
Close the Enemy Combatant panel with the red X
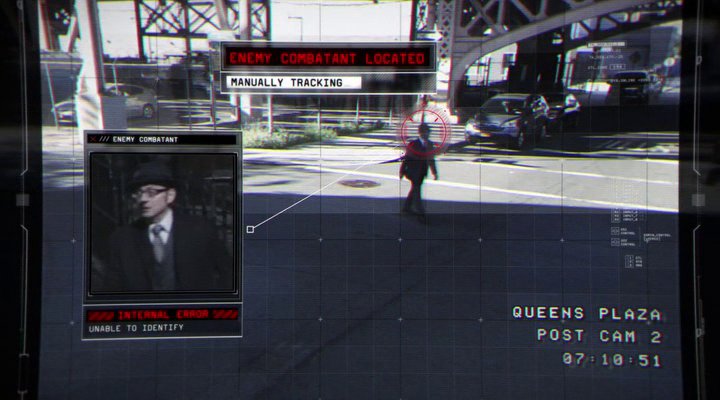coord(93,139)
